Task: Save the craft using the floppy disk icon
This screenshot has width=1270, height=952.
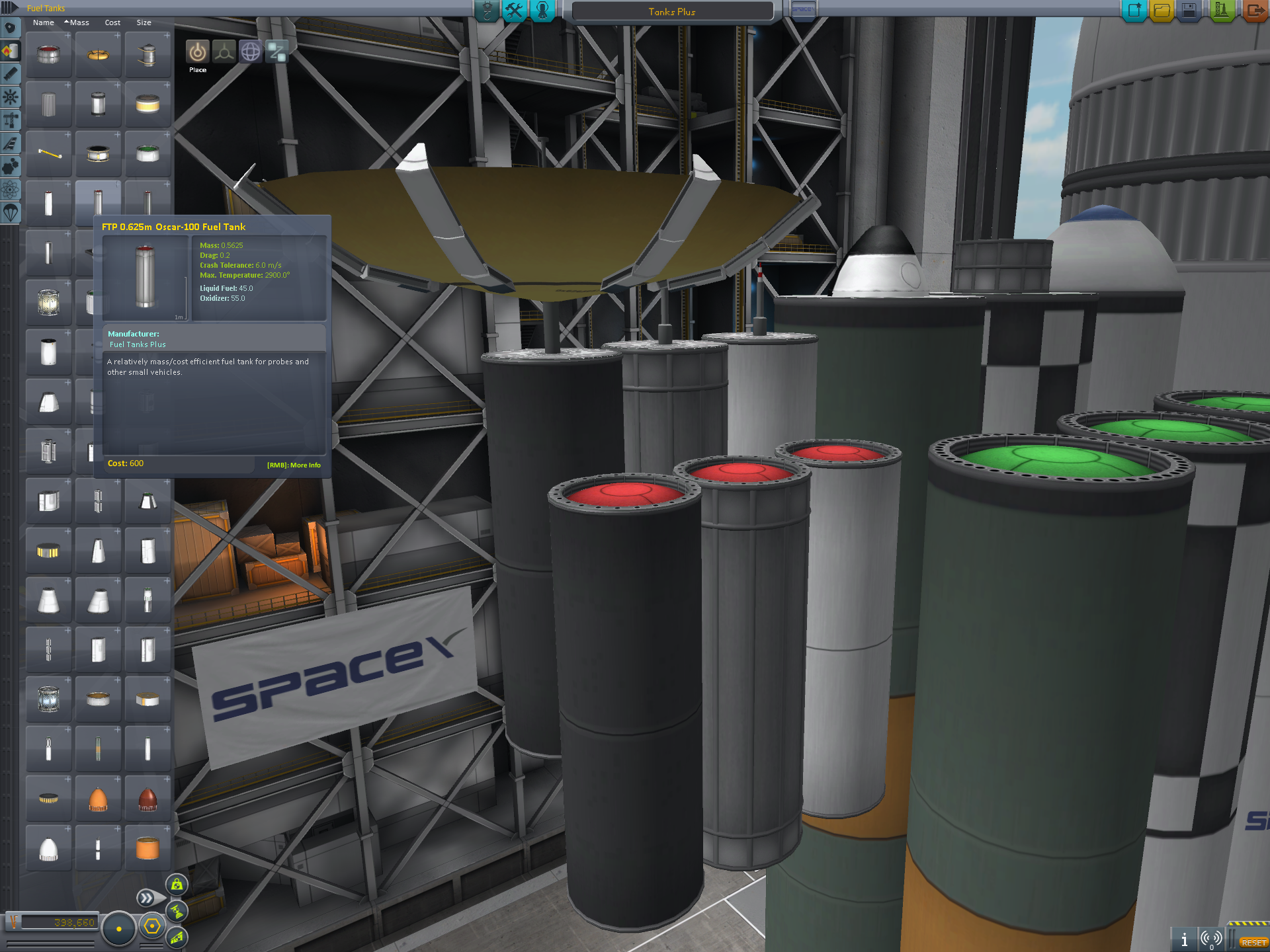Action: point(1189,11)
